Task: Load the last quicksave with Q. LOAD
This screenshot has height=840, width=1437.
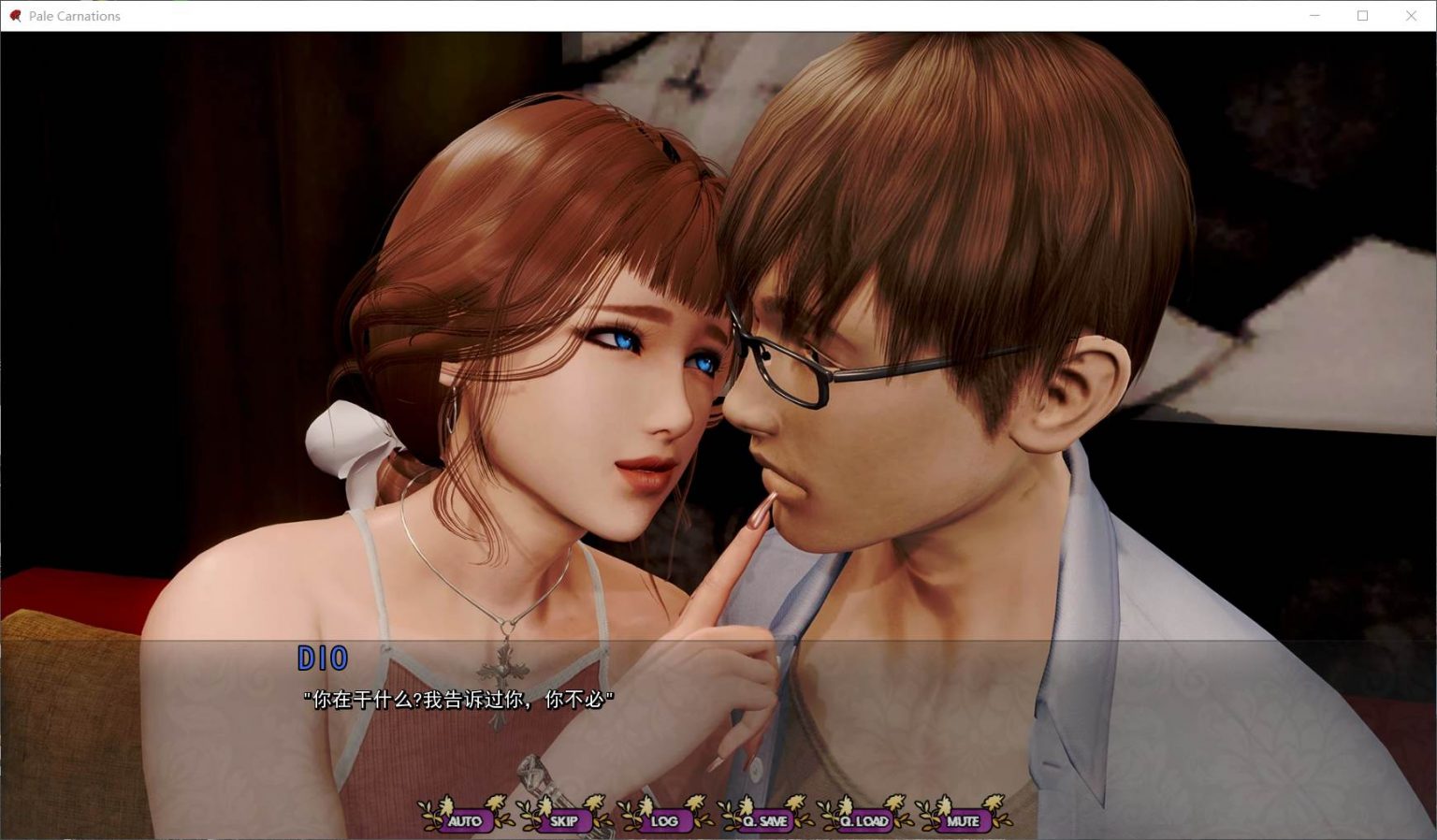Action: pyautogui.click(x=865, y=820)
